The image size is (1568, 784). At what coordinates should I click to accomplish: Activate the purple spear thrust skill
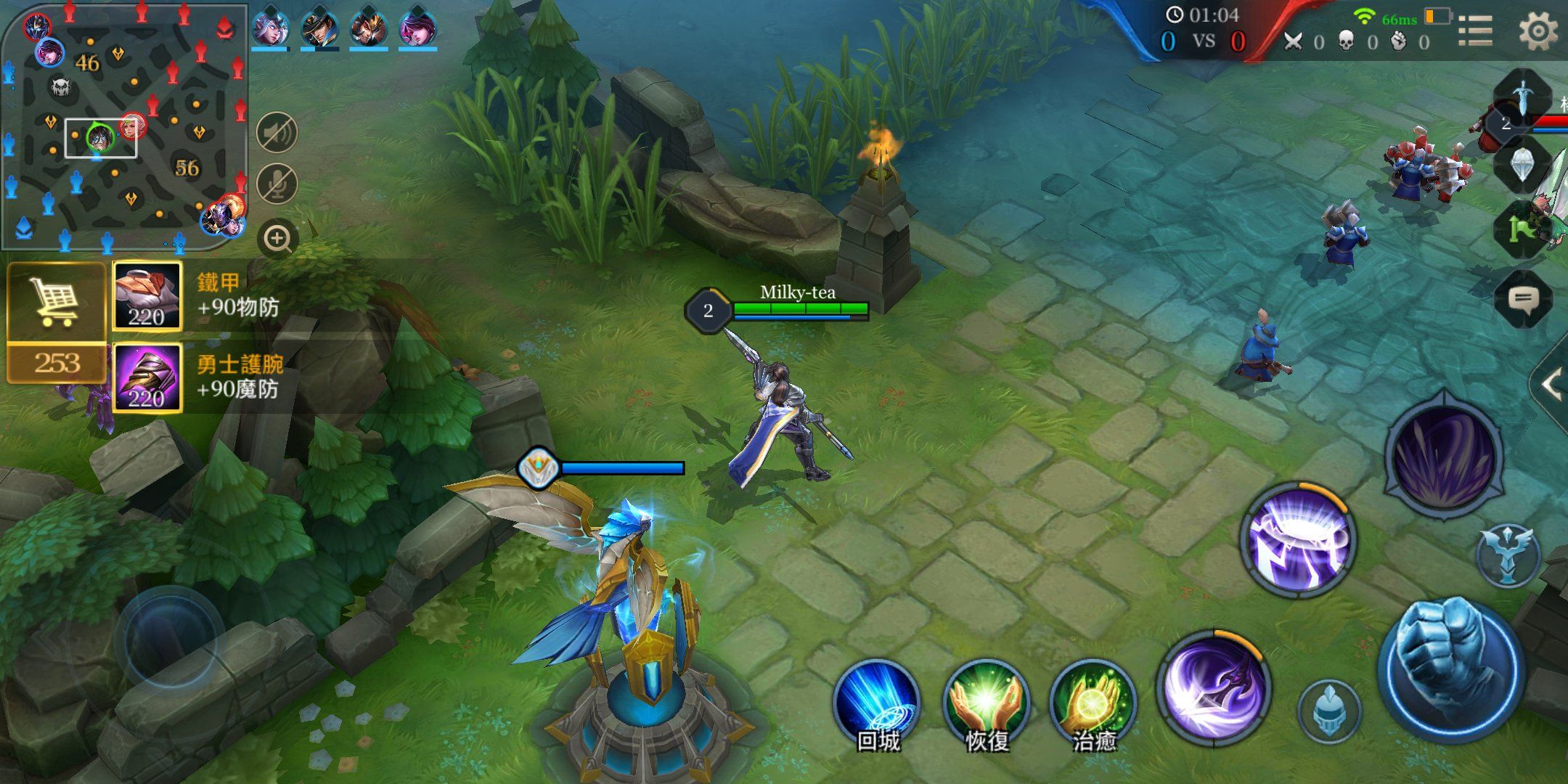pyautogui.click(x=1213, y=687)
